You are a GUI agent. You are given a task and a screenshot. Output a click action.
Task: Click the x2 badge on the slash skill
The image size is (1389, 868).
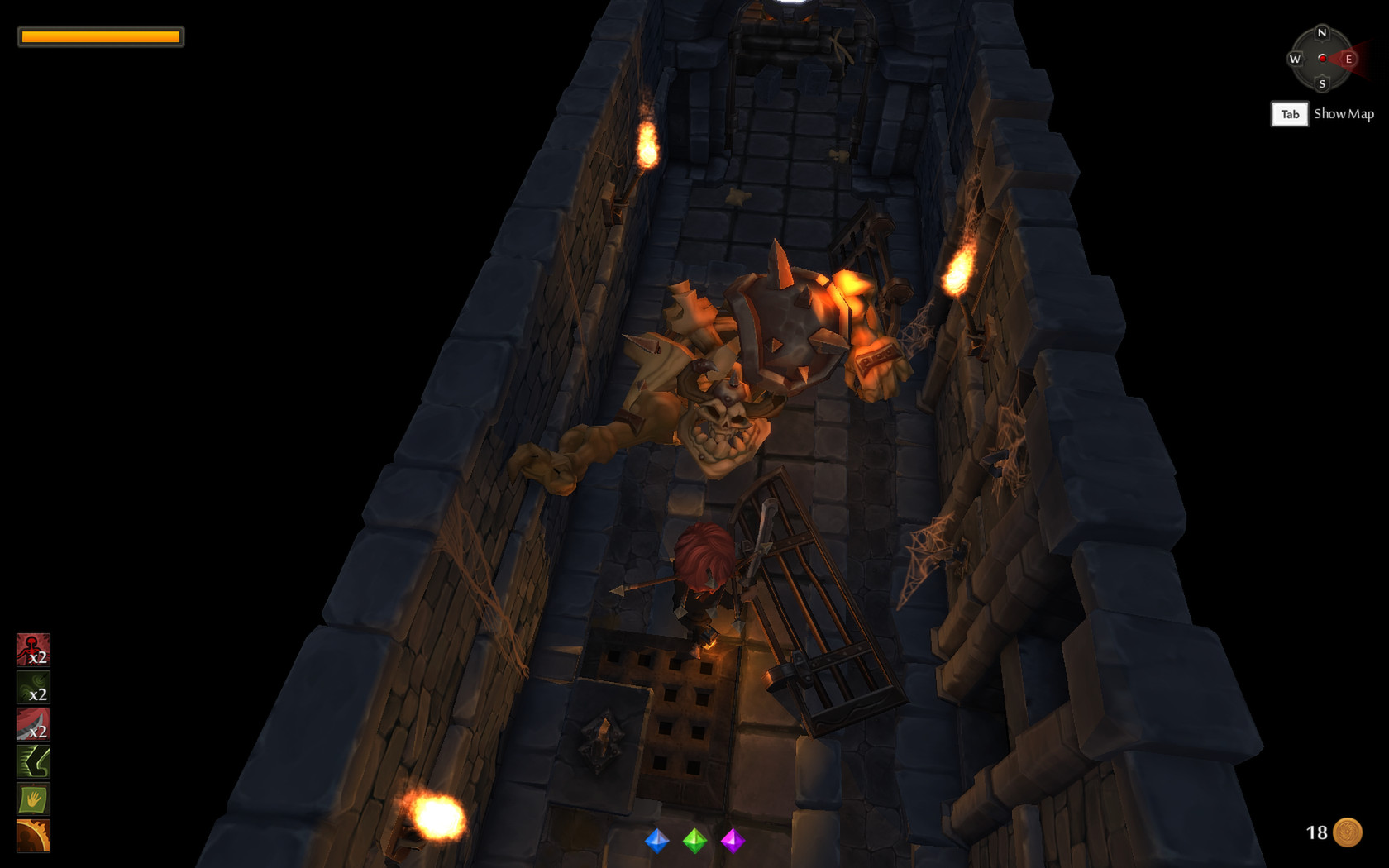click(38, 731)
